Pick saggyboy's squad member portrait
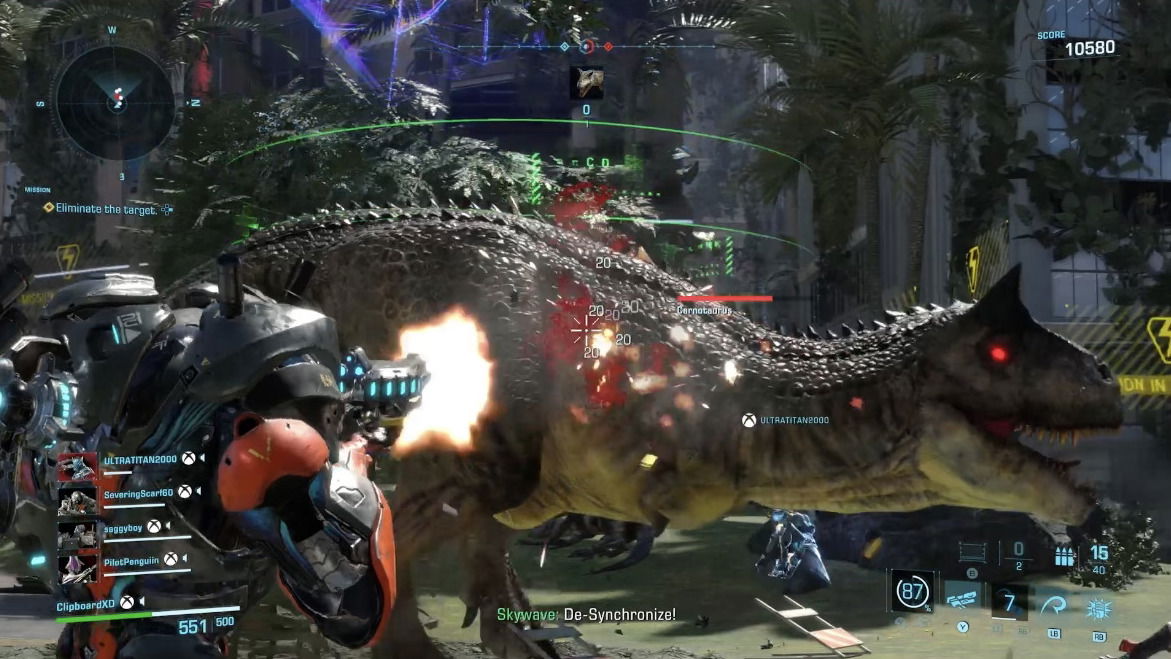Screen dimensions: 1171x659 click(x=77, y=533)
